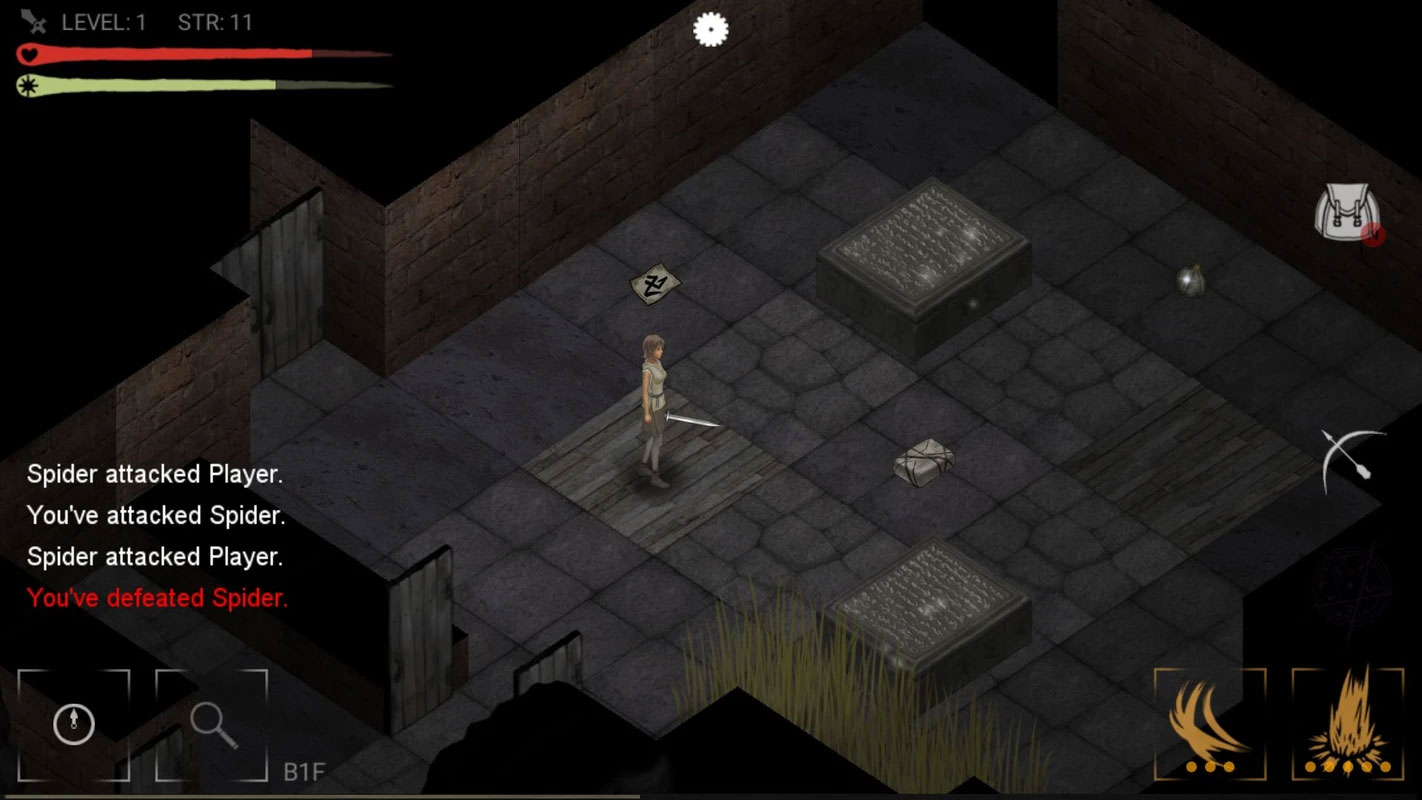Open the settings gear icon
The image size is (1422, 800).
pos(710,29)
